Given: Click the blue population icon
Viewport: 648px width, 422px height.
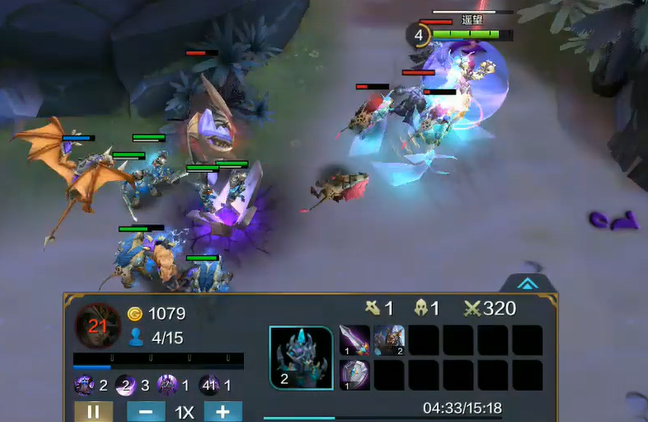Looking at the screenshot, I should (136, 338).
